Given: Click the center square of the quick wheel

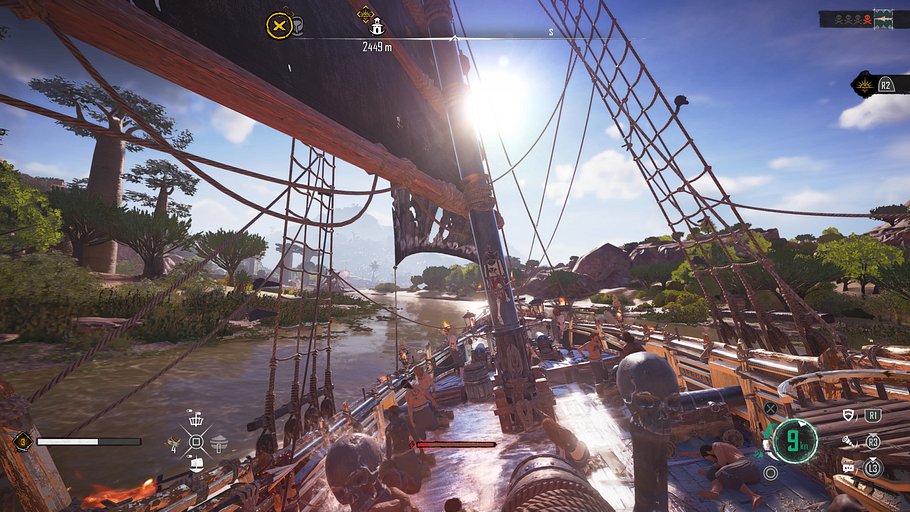Looking at the screenshot, I should (196, 442).
